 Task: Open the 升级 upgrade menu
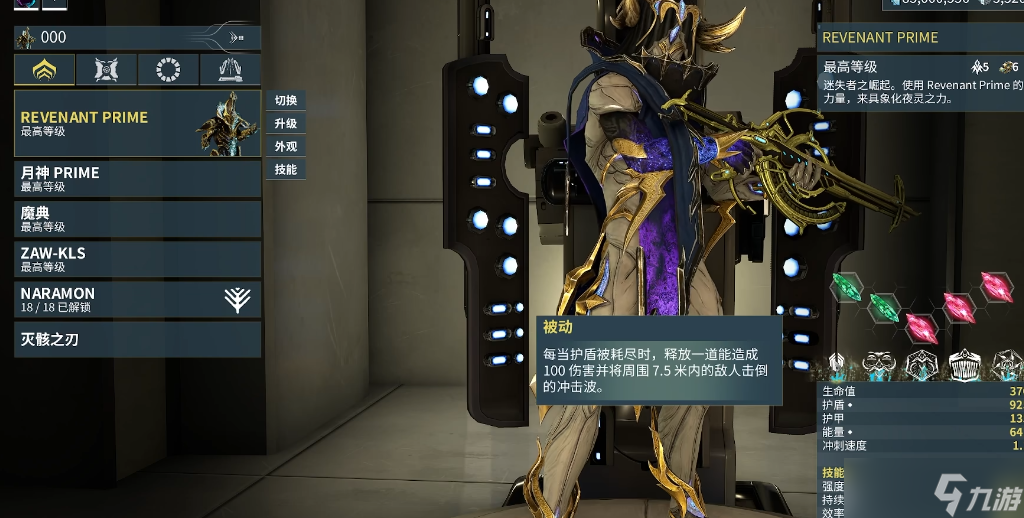coord(286,124)
